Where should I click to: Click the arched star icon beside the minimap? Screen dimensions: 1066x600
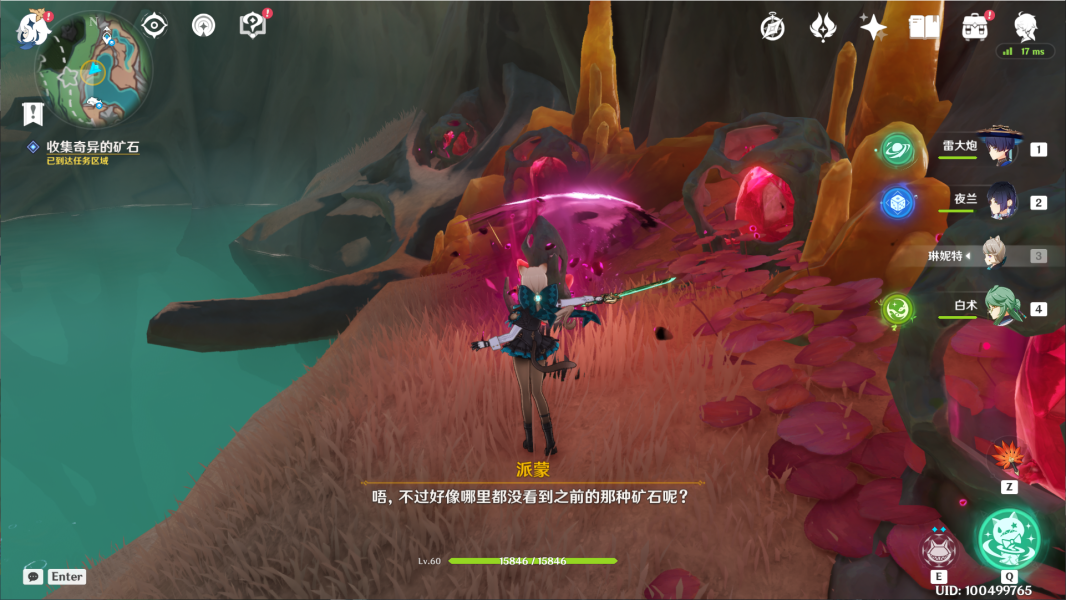coord(203,25)
